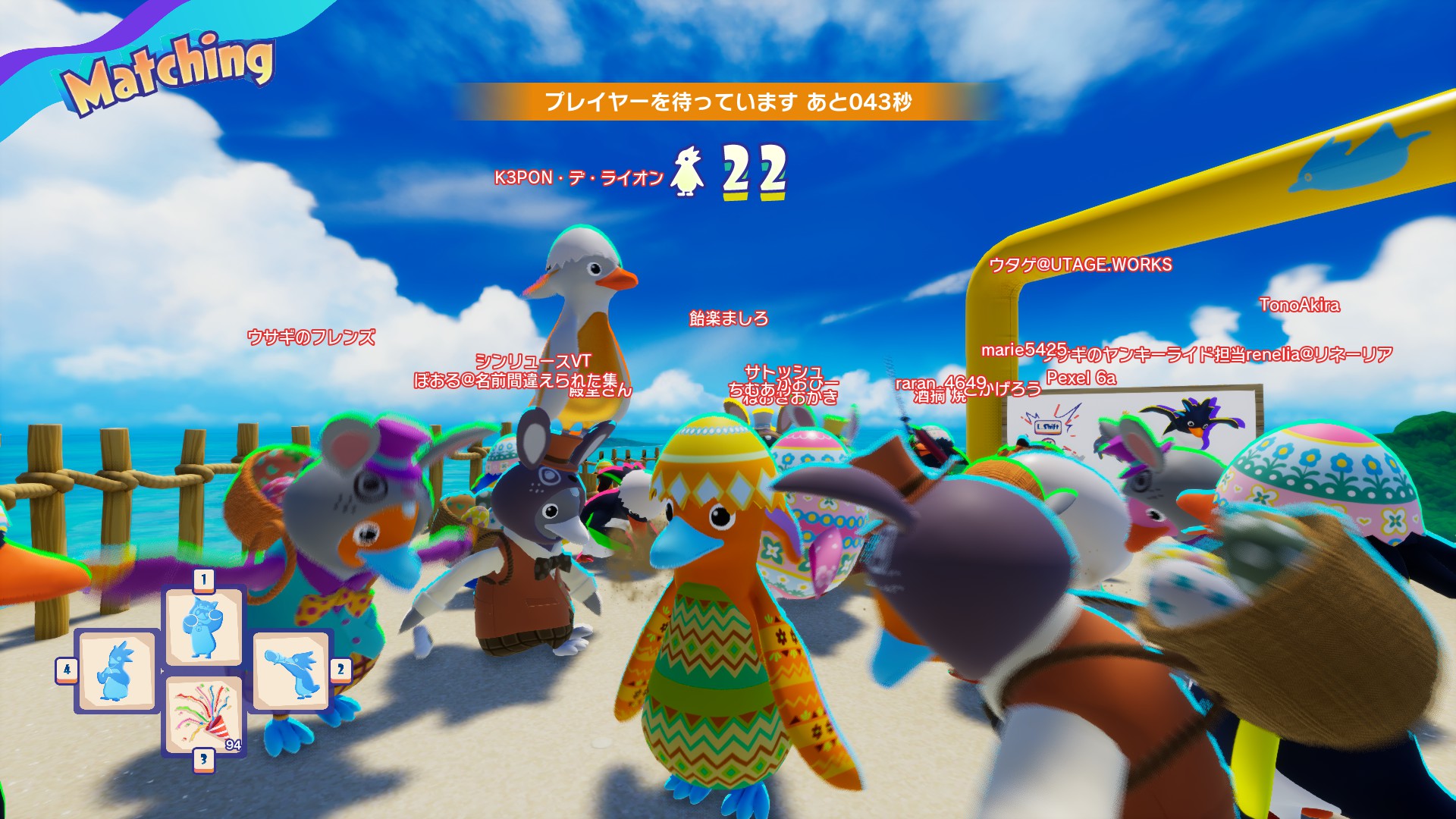This screenshot has width=1456, height=819.
Task: Trigger the megaphone-shouting penguin emote
Action: [x=291, y=670]
